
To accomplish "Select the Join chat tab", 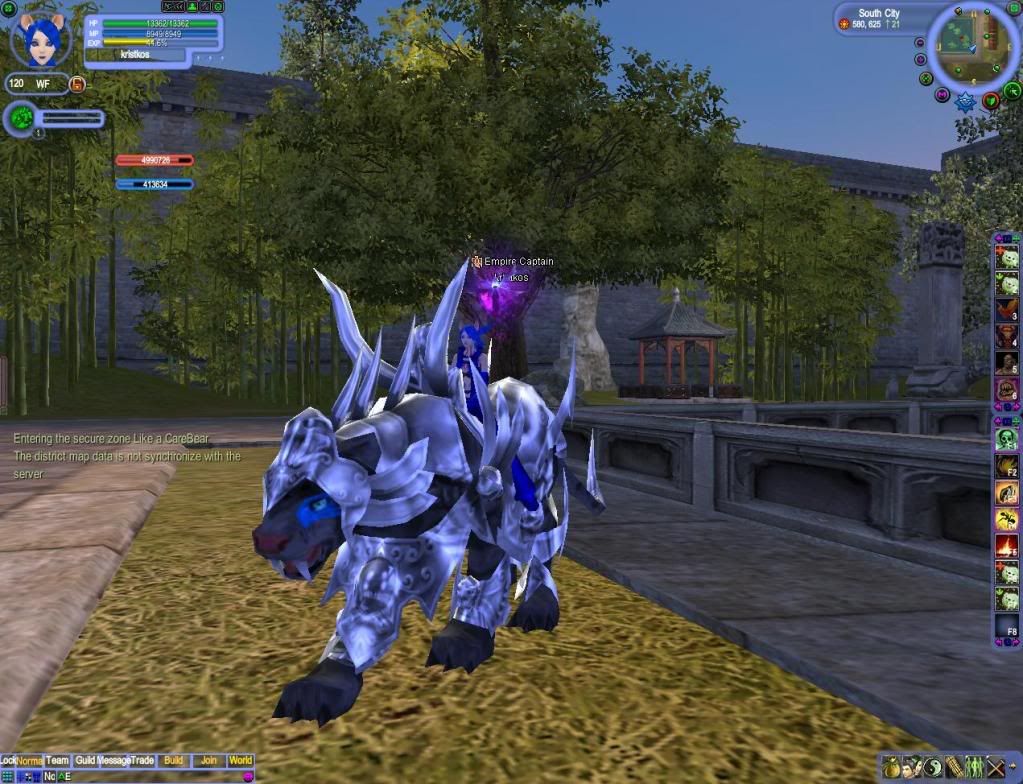I will pyautogui.click(x=208, y=761).
